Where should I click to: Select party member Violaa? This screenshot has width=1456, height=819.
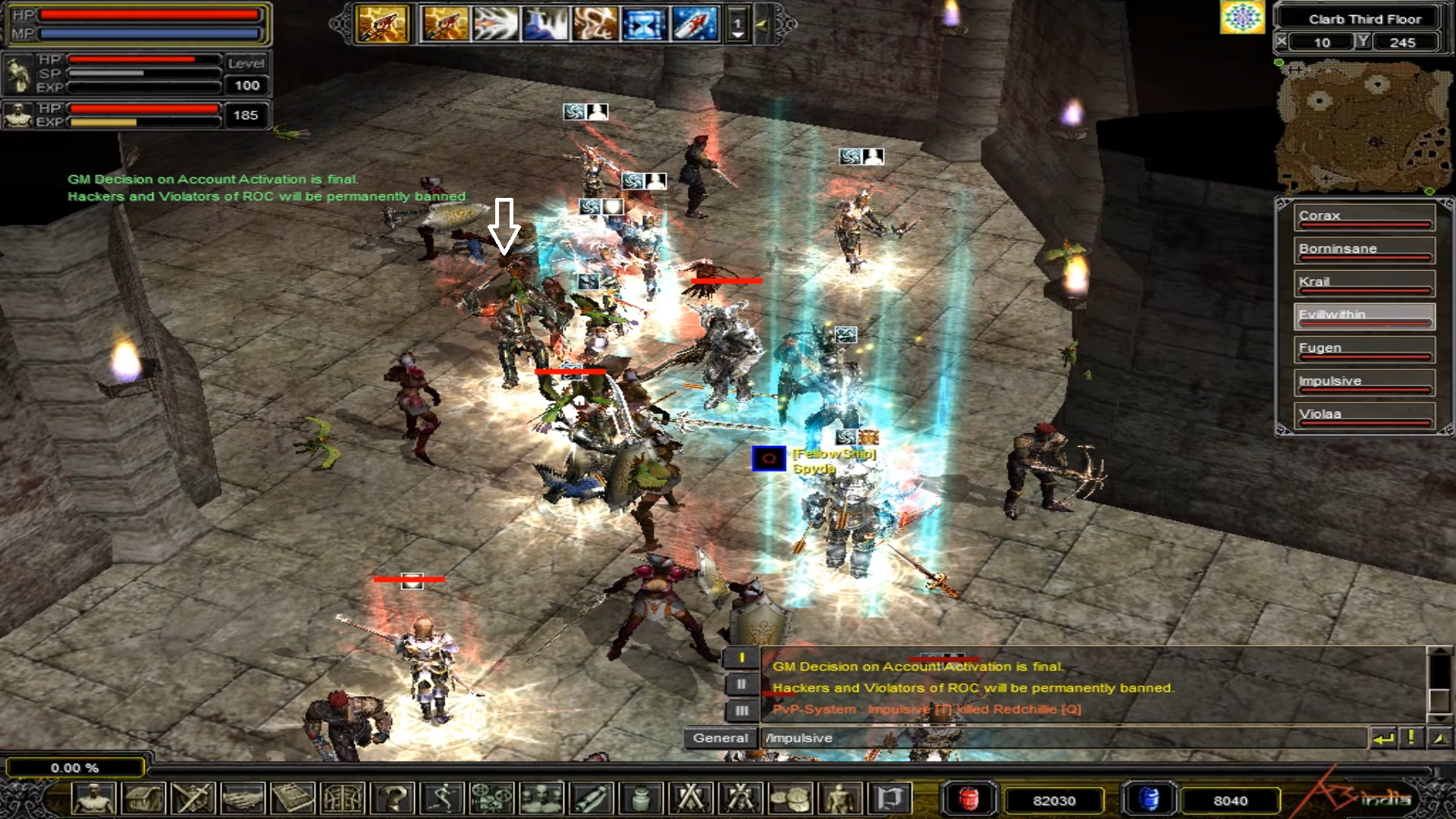coord(1363,416)
